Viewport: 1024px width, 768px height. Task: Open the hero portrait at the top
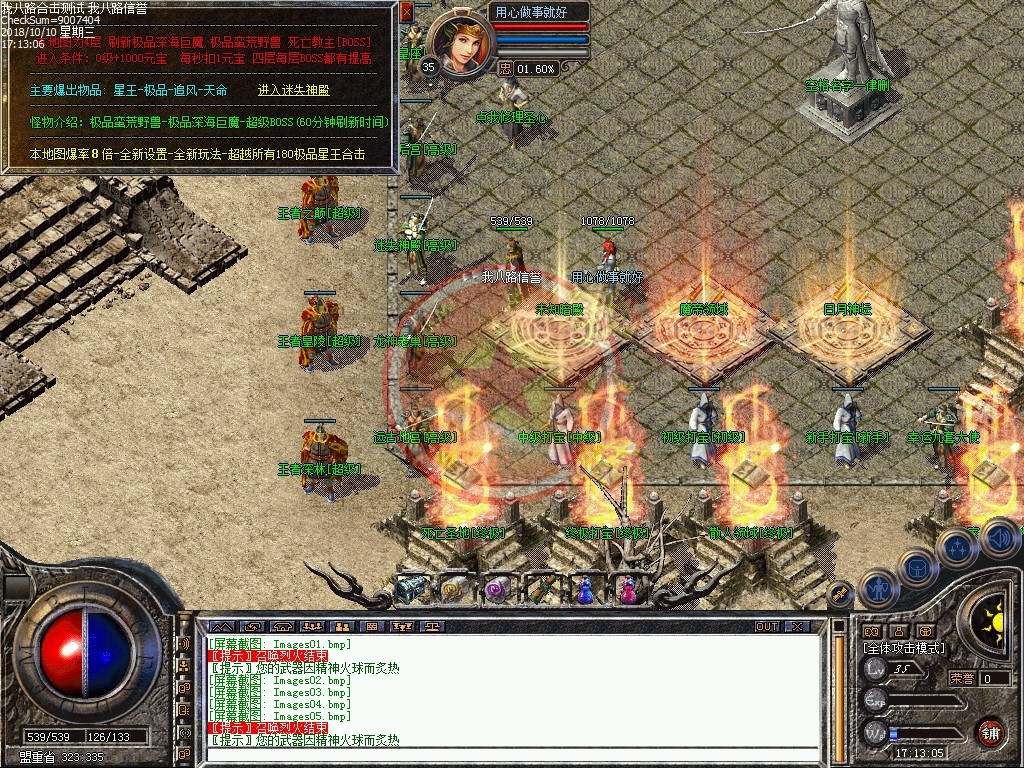[461, 41]
